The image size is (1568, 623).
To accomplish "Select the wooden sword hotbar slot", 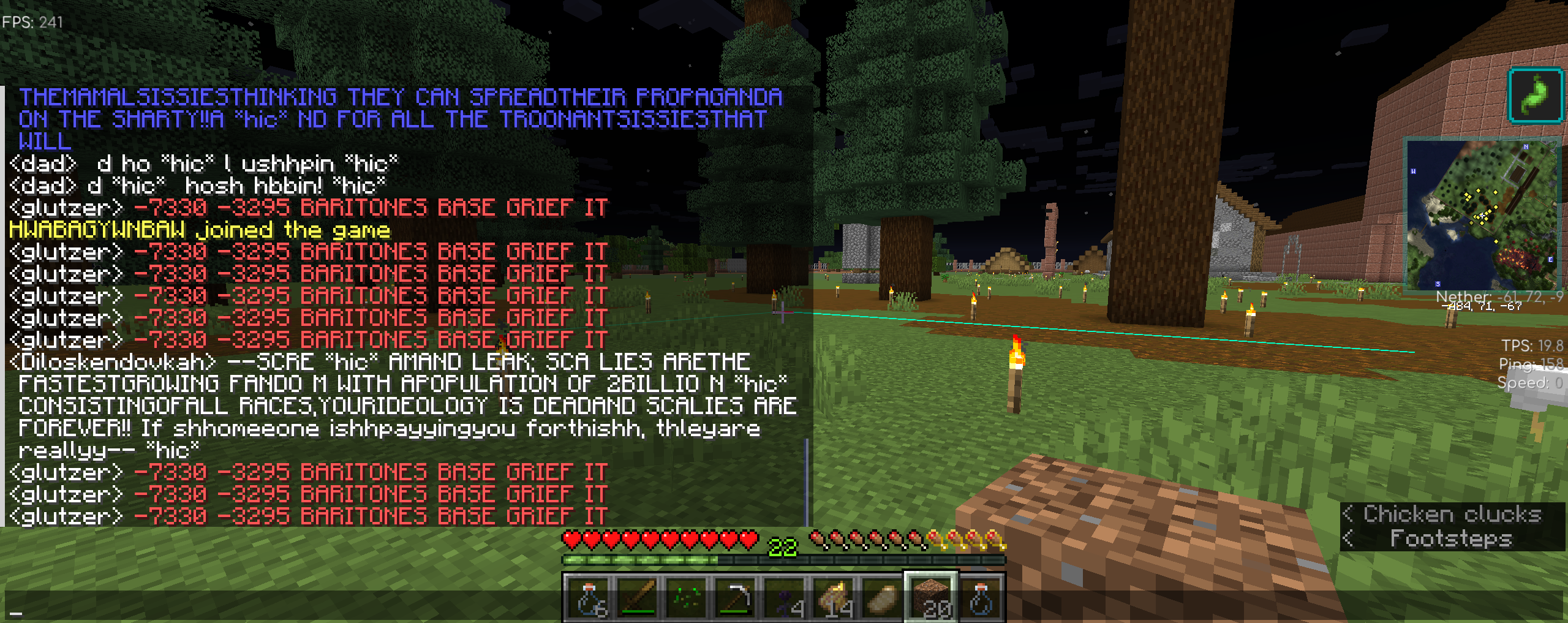I will tap(637, 597).
